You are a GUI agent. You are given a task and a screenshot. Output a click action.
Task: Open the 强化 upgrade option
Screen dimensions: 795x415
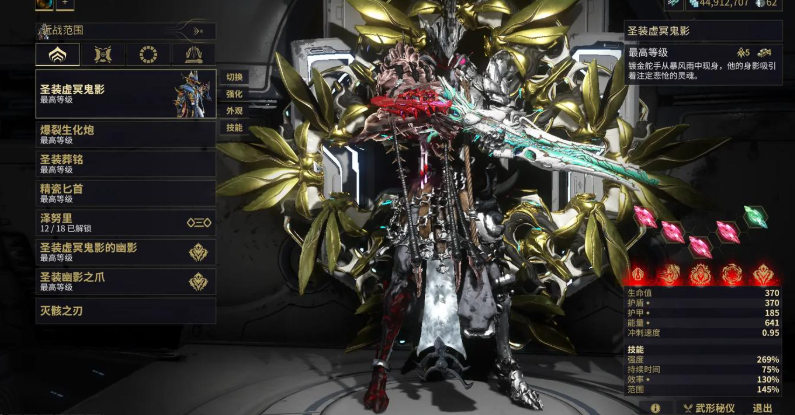coord(234,94)
